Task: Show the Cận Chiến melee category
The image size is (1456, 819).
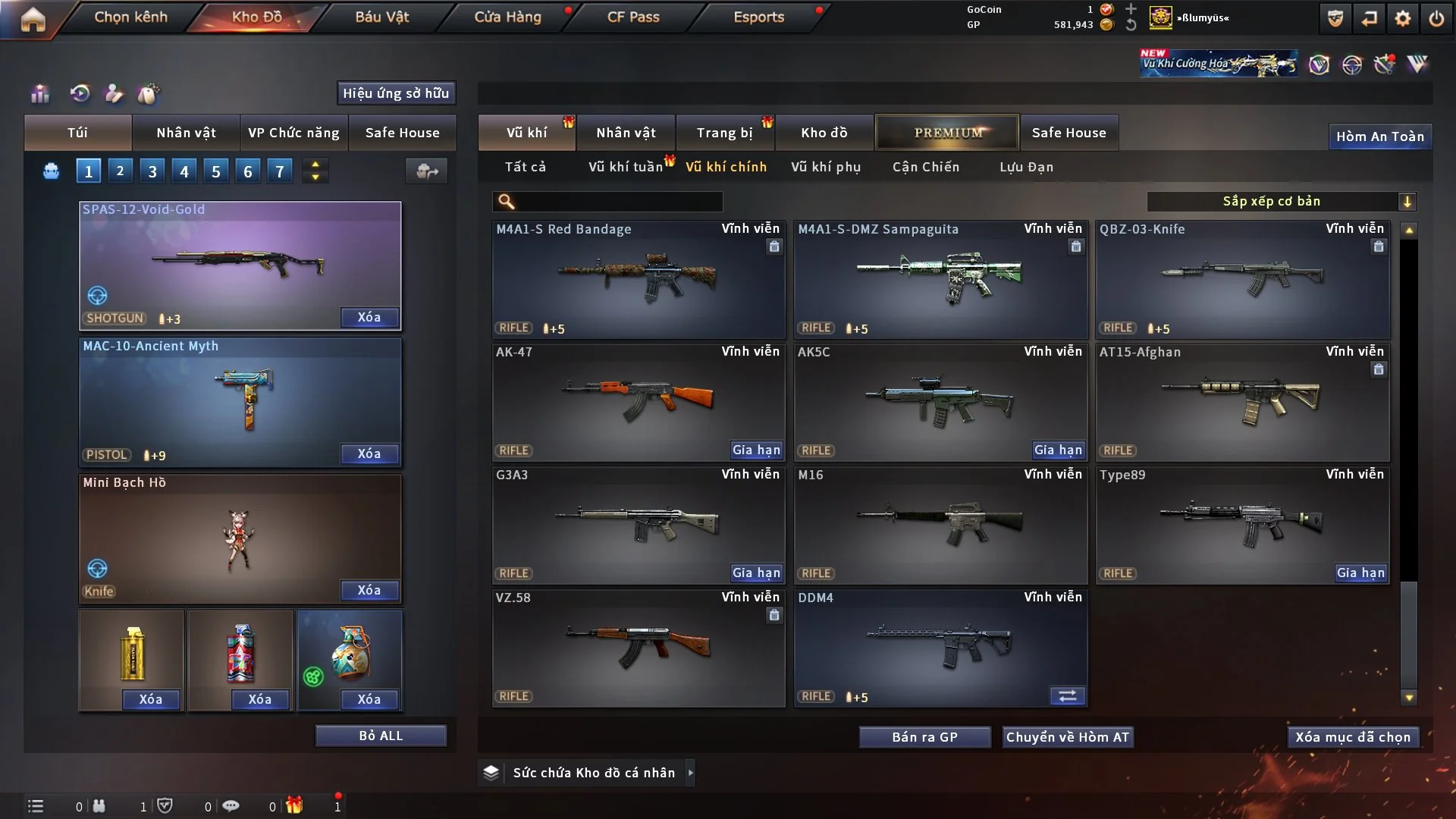Action: point(926,167)
